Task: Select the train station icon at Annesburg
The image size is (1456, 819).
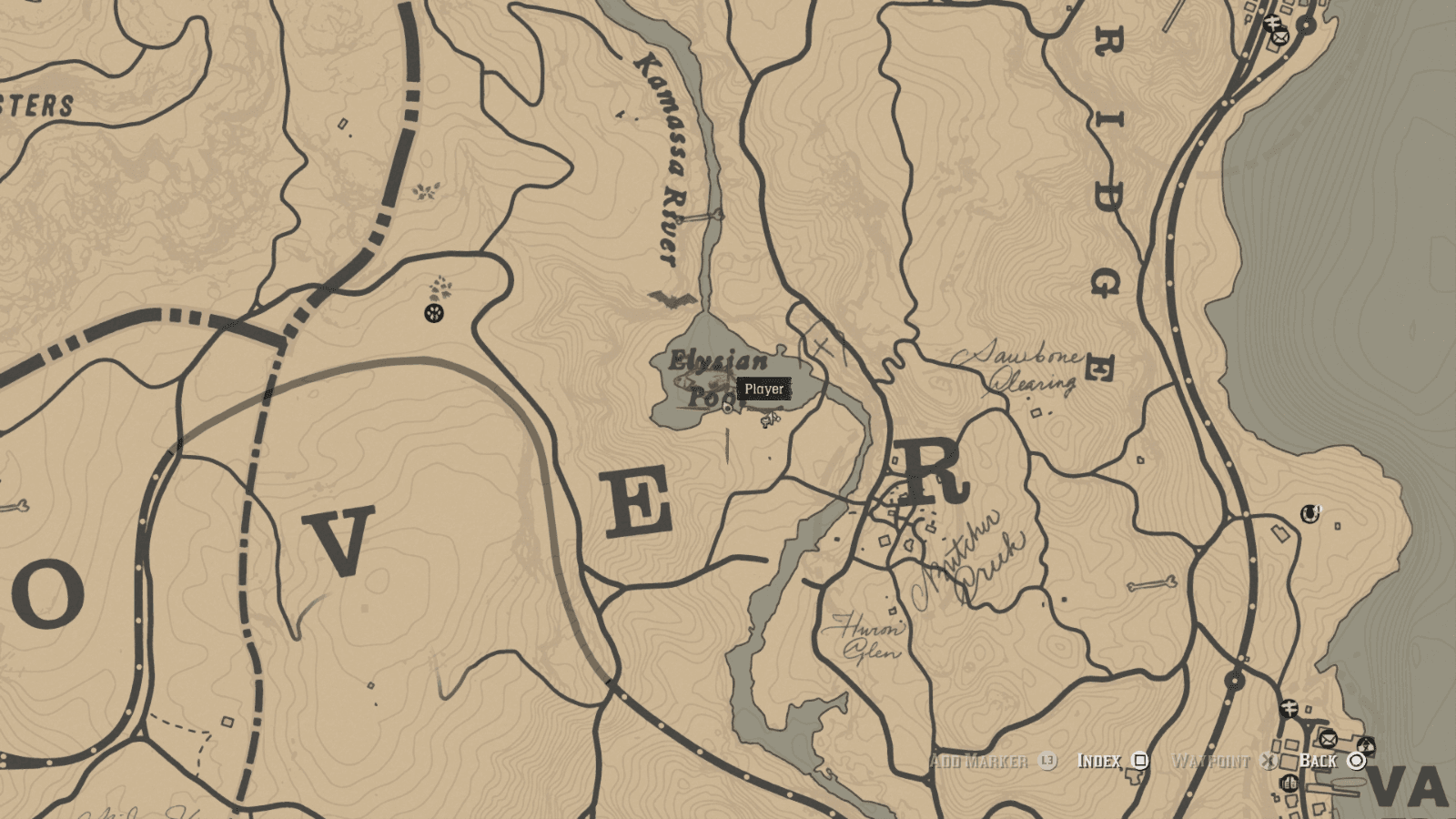Action: pos(1270,23)
